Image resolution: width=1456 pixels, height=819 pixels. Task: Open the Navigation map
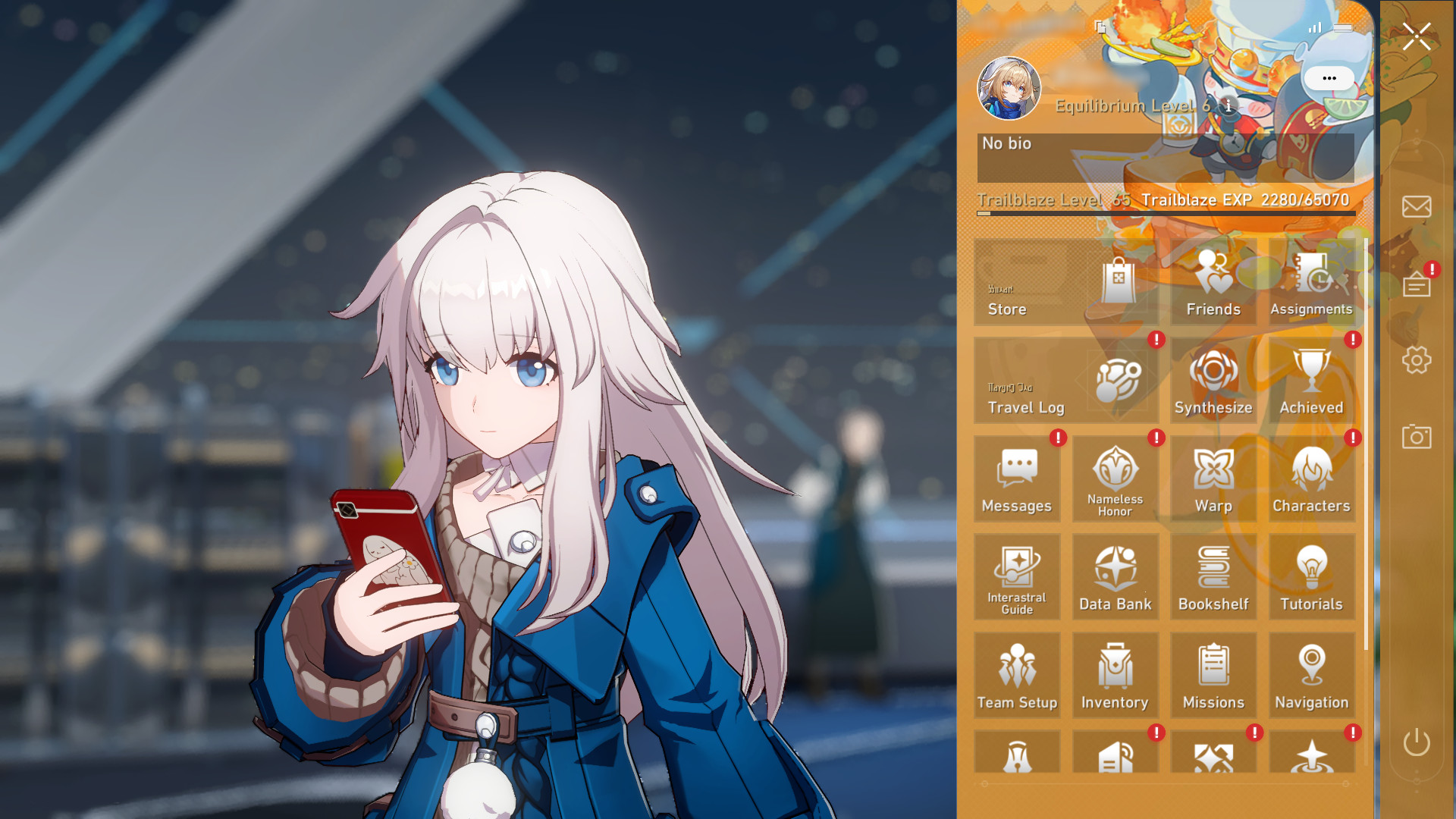coord(1311,675)
